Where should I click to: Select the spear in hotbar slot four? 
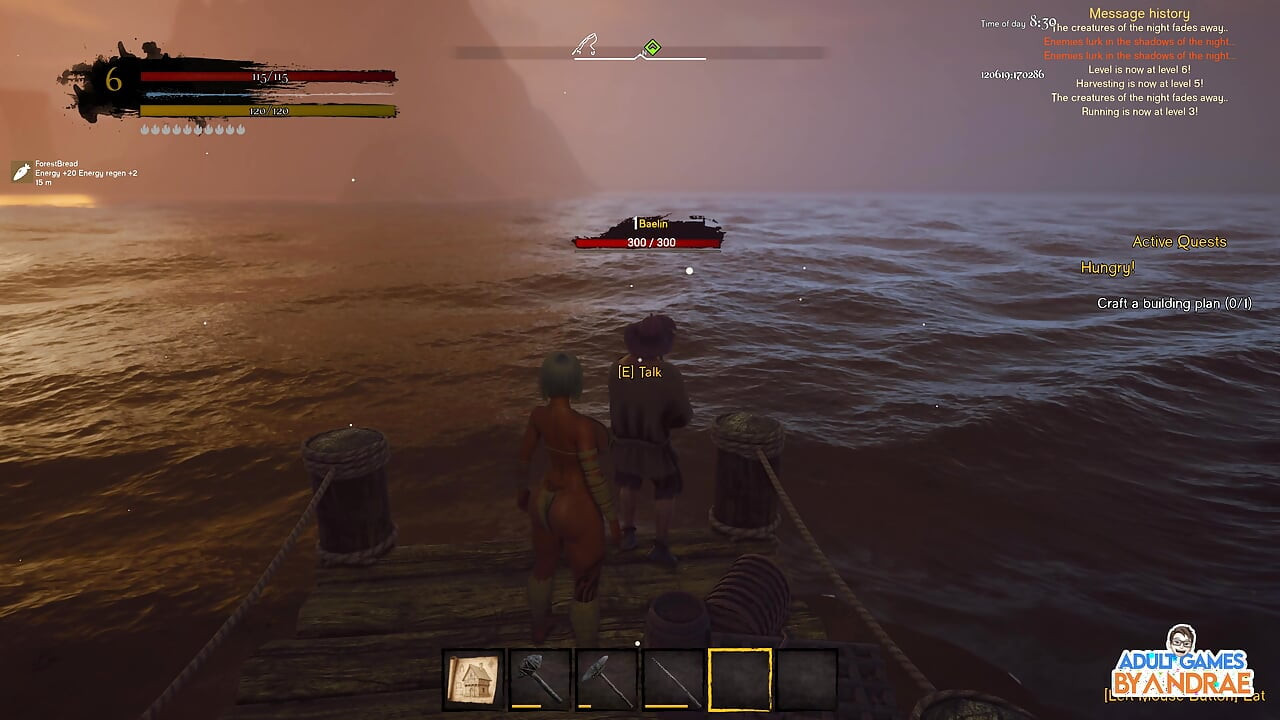click(671, 678)
